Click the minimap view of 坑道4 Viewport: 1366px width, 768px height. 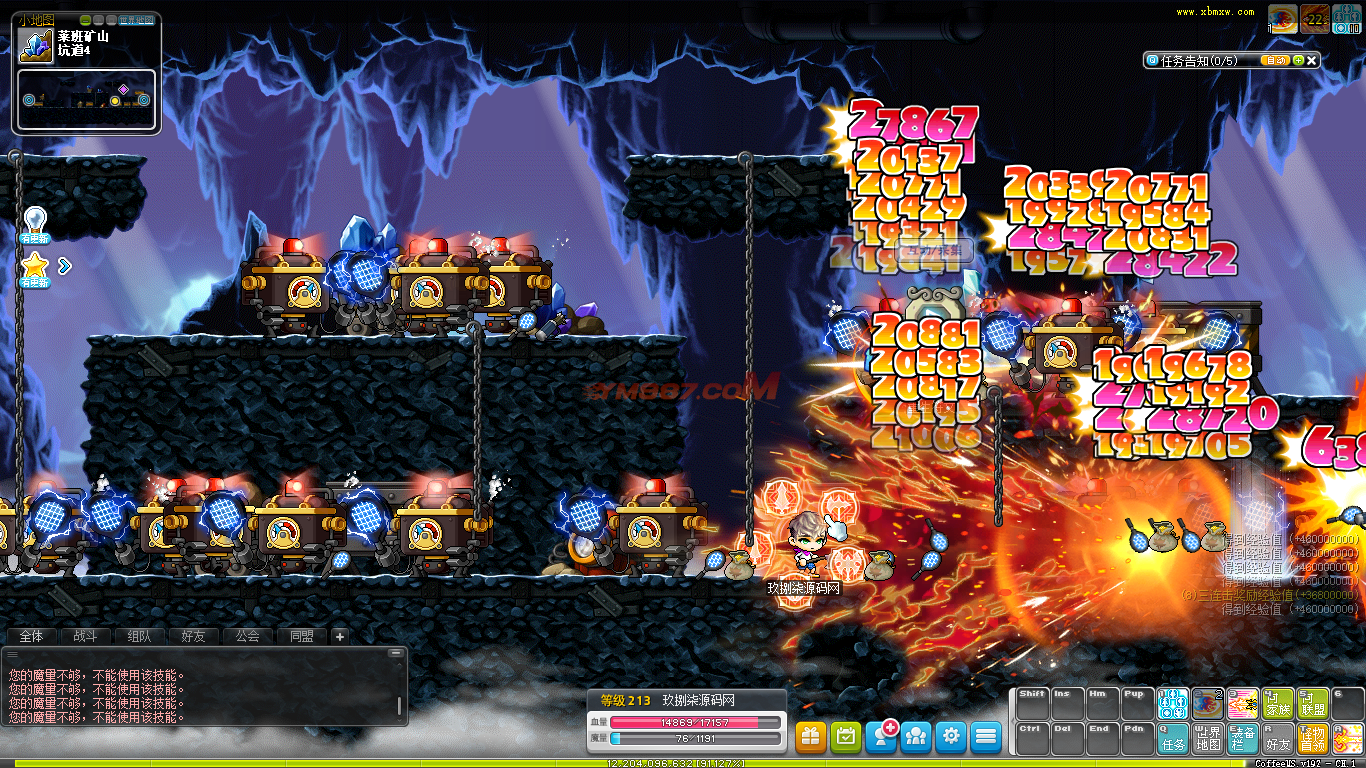click(86, 99)
